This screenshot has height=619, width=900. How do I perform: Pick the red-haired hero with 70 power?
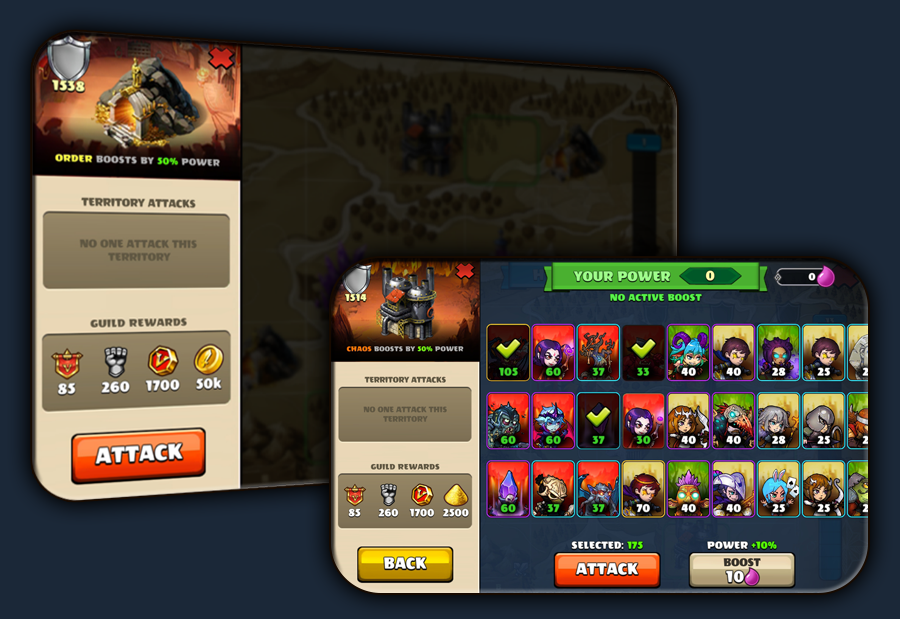(644, 488)
